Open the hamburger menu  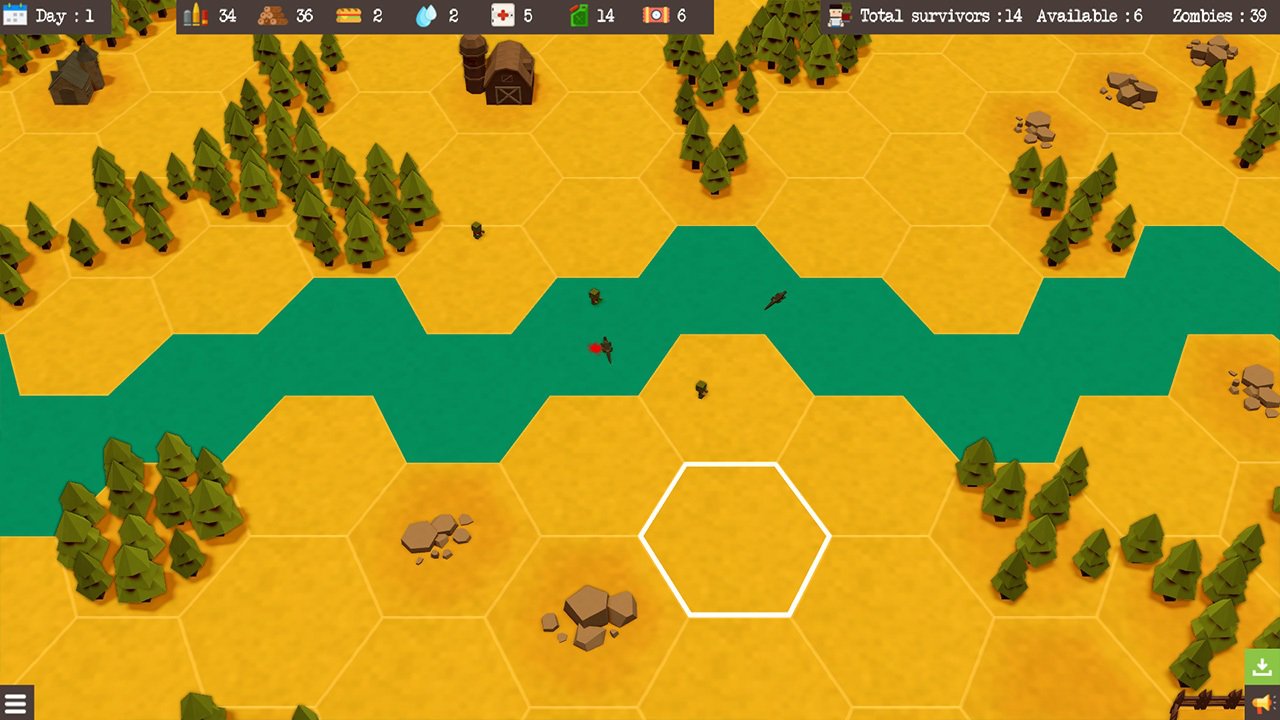pos(15,702)
